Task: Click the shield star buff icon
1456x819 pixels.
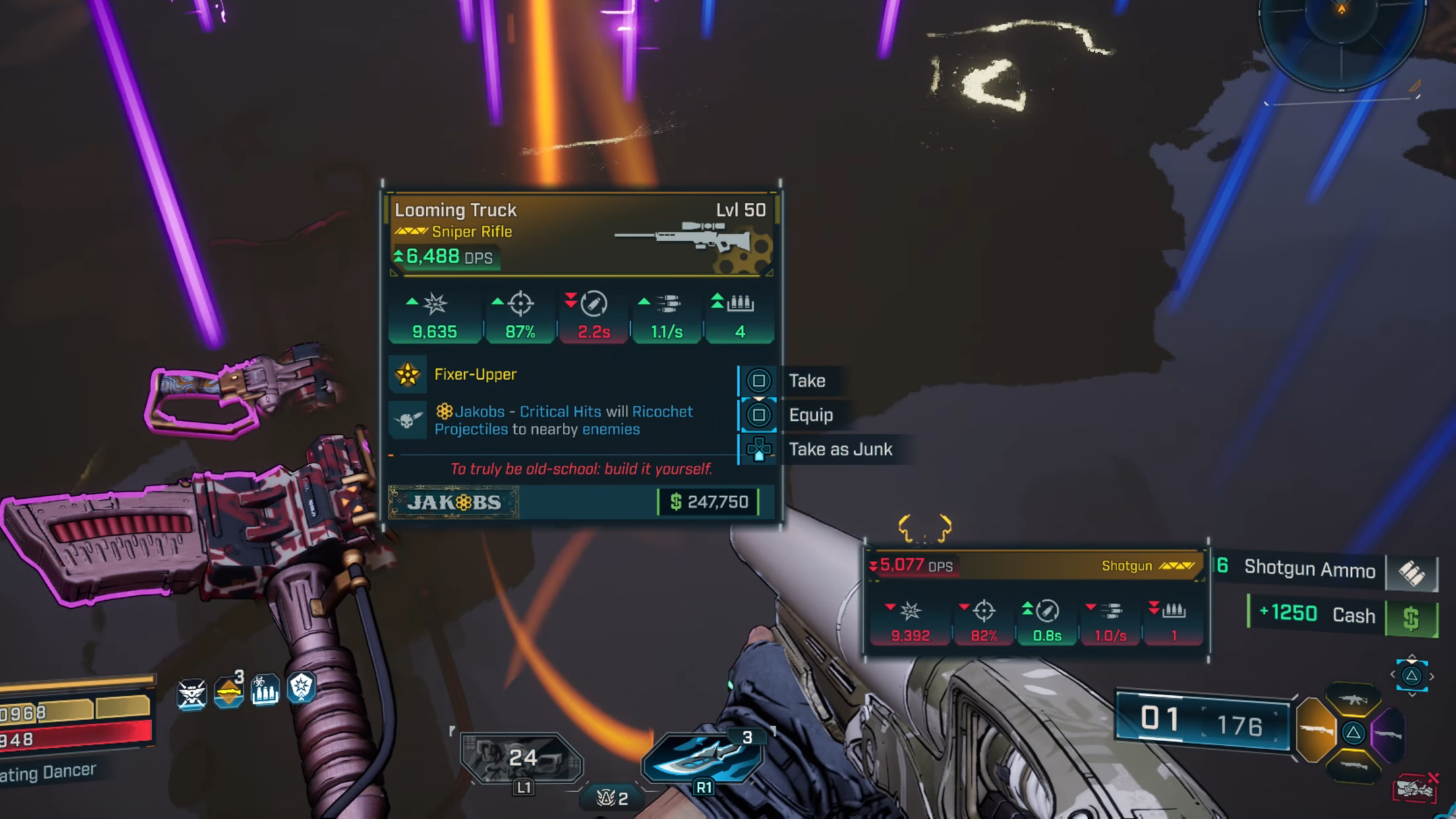Action: [x=301, y=688]
